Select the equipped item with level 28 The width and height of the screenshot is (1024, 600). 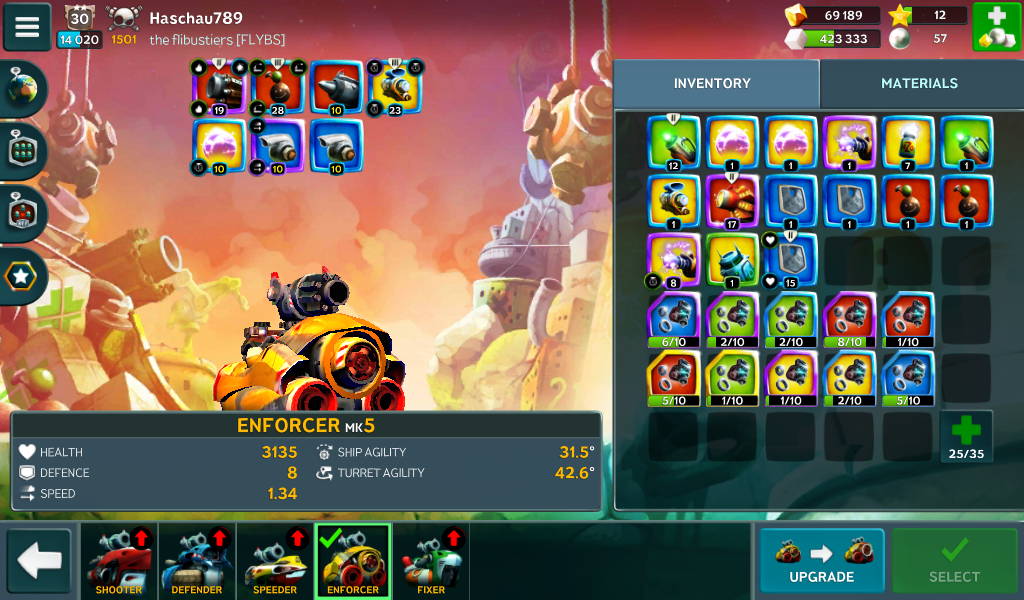tap(278, 87)
